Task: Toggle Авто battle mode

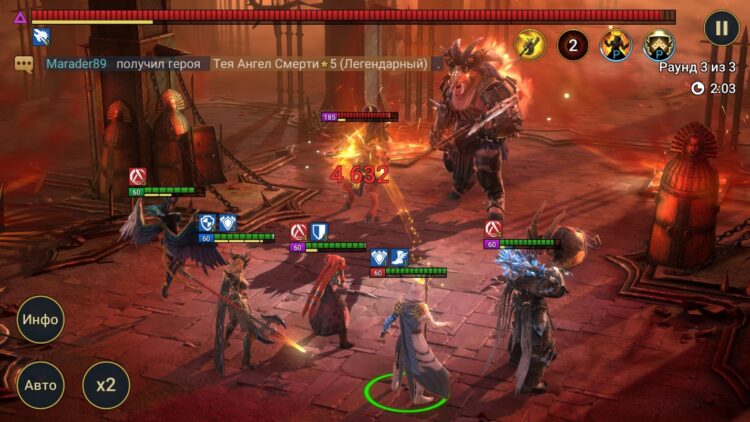Action: (x=40, y=385)
